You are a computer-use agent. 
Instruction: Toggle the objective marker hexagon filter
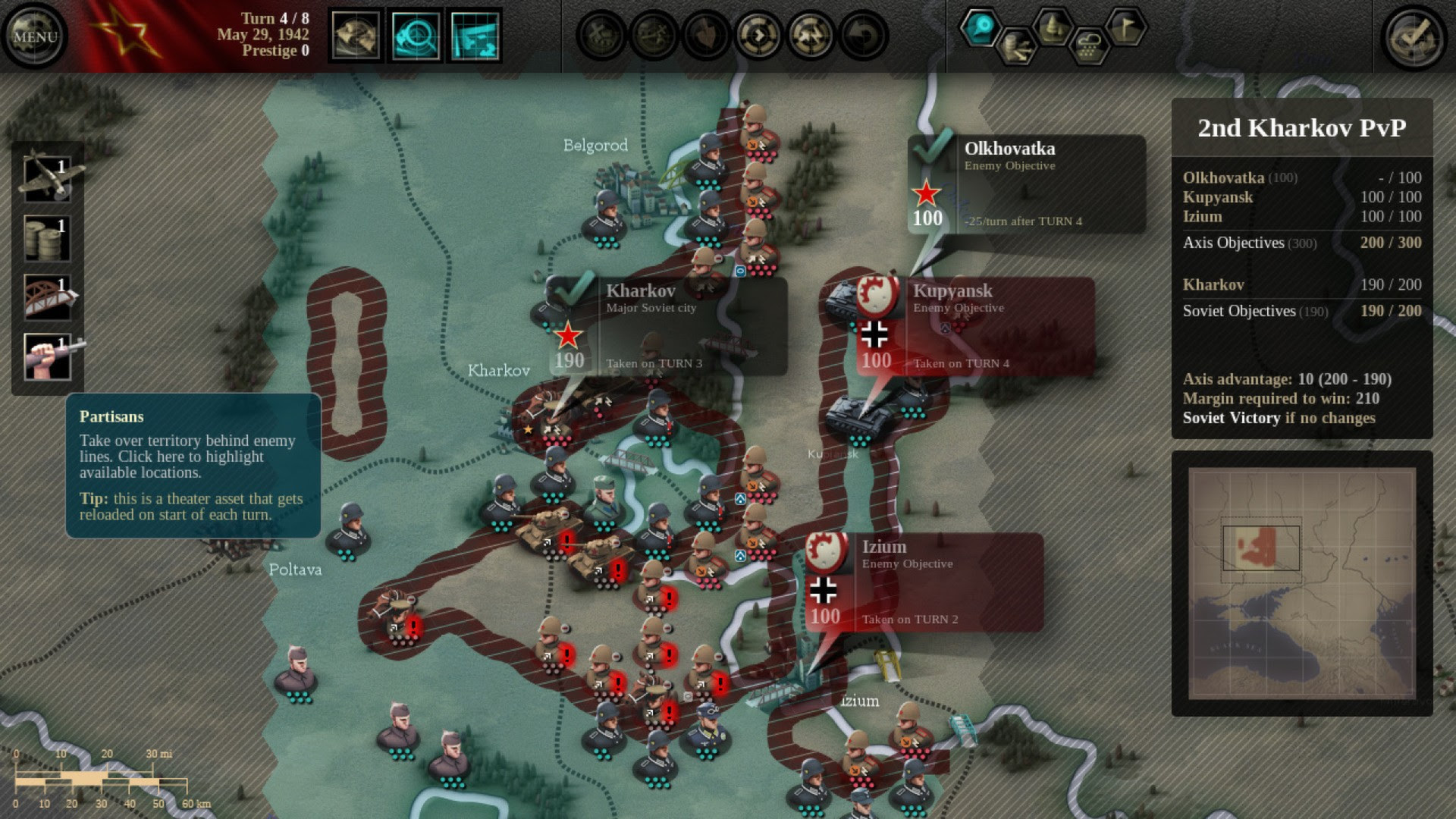(981, 27)
